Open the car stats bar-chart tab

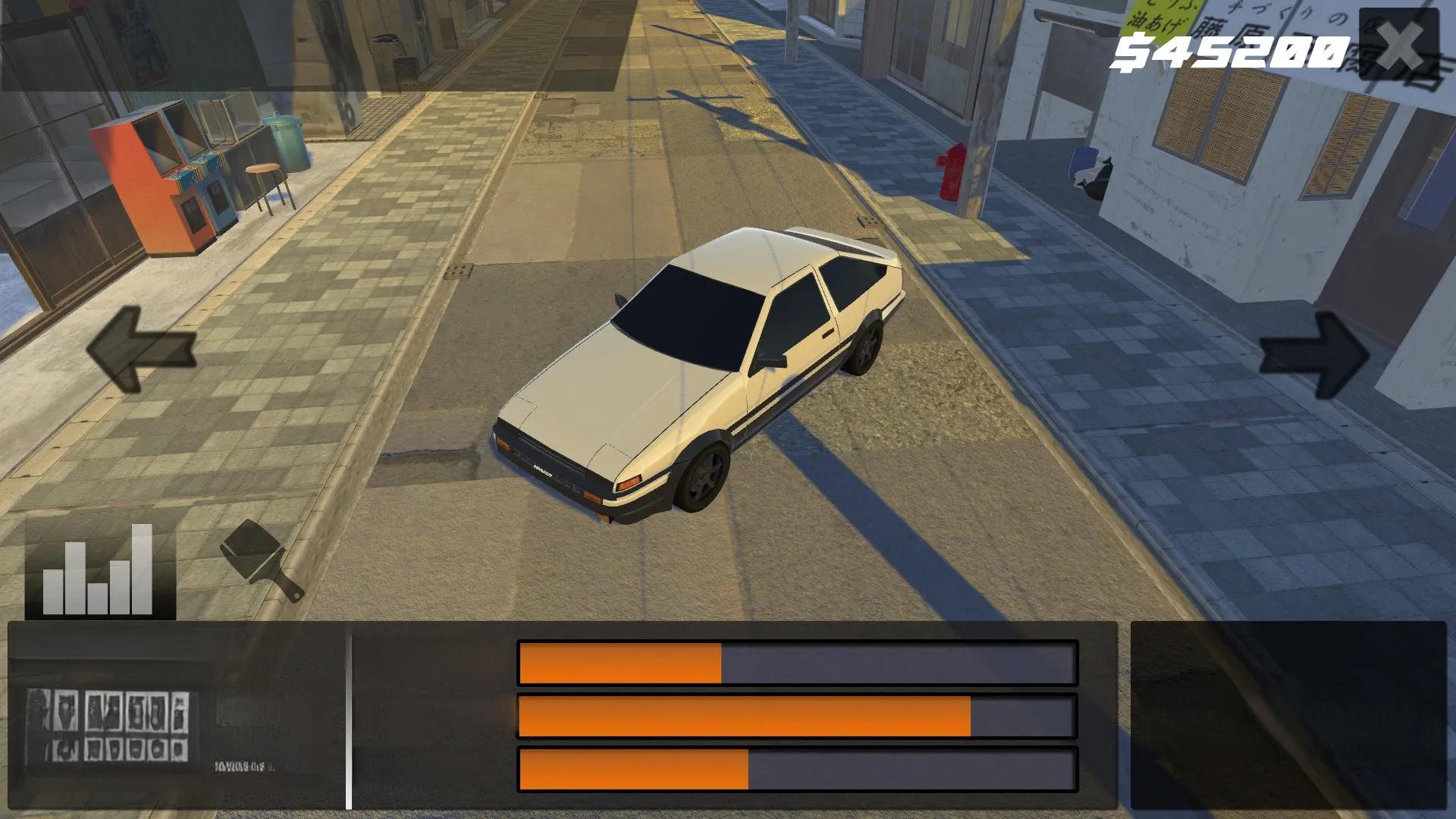click(99, 569)
